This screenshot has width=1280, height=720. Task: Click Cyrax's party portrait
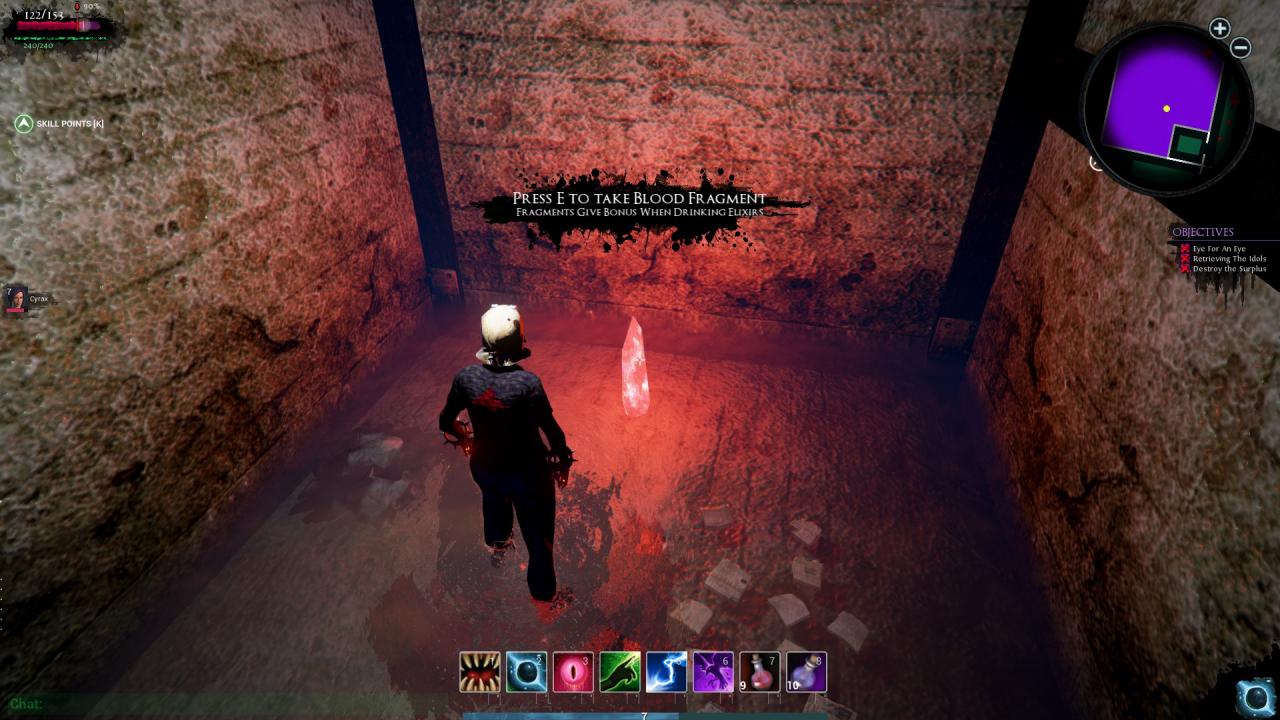tap(17, 298)
